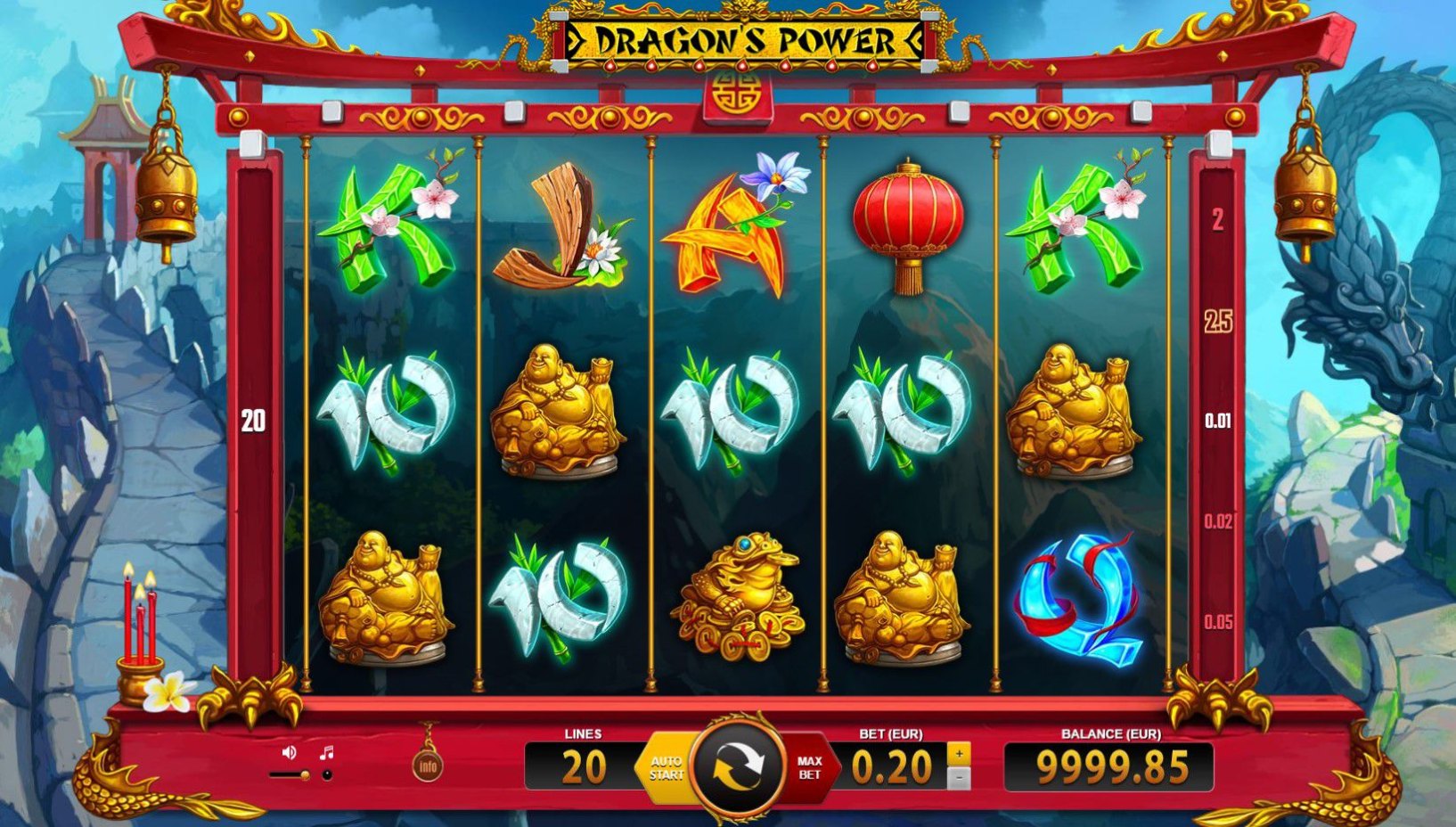Select the Max Bet button
The image size is (1456, 827).
tap(809, 767)
